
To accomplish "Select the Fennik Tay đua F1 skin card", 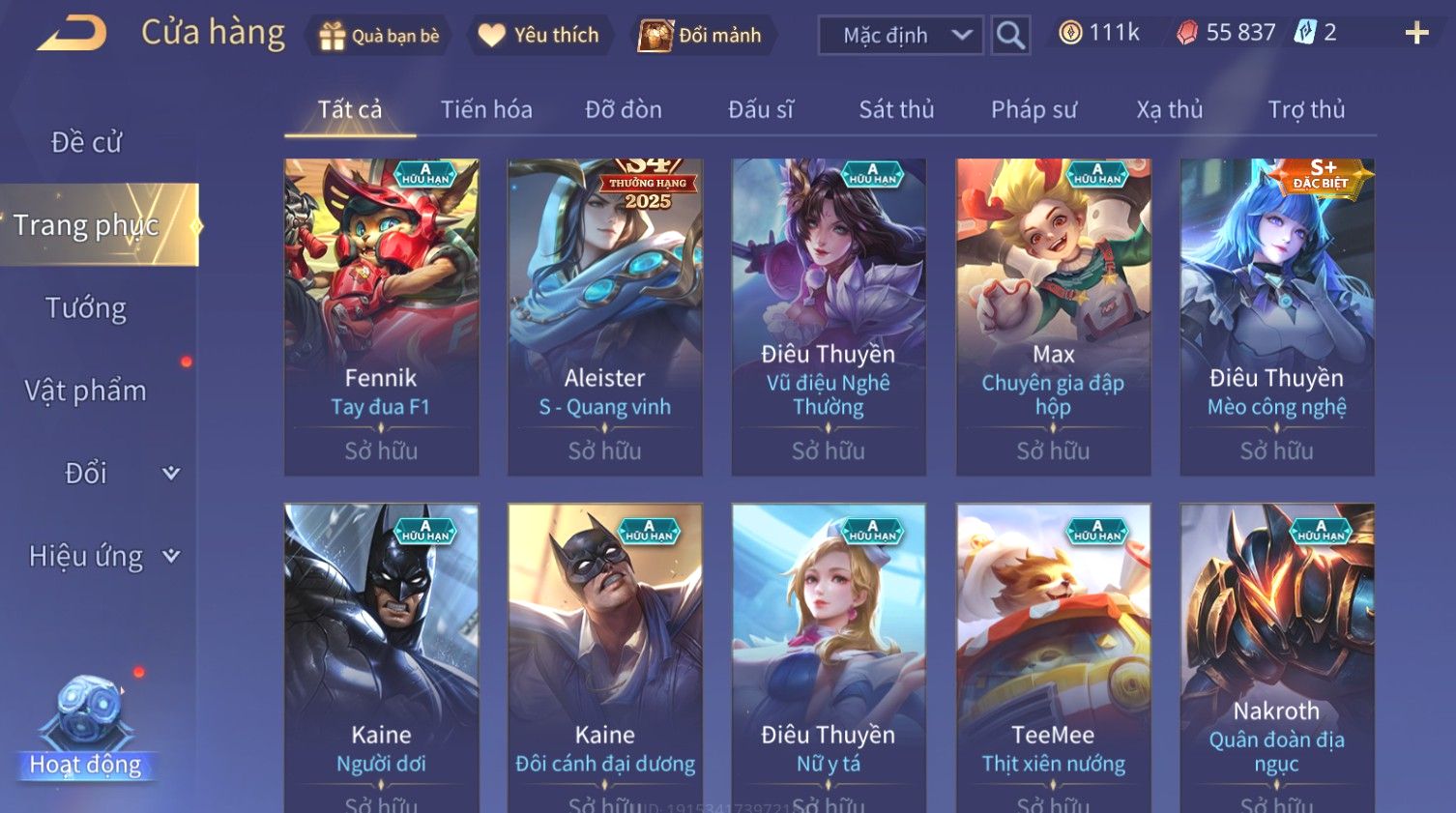I will point(381,316).
